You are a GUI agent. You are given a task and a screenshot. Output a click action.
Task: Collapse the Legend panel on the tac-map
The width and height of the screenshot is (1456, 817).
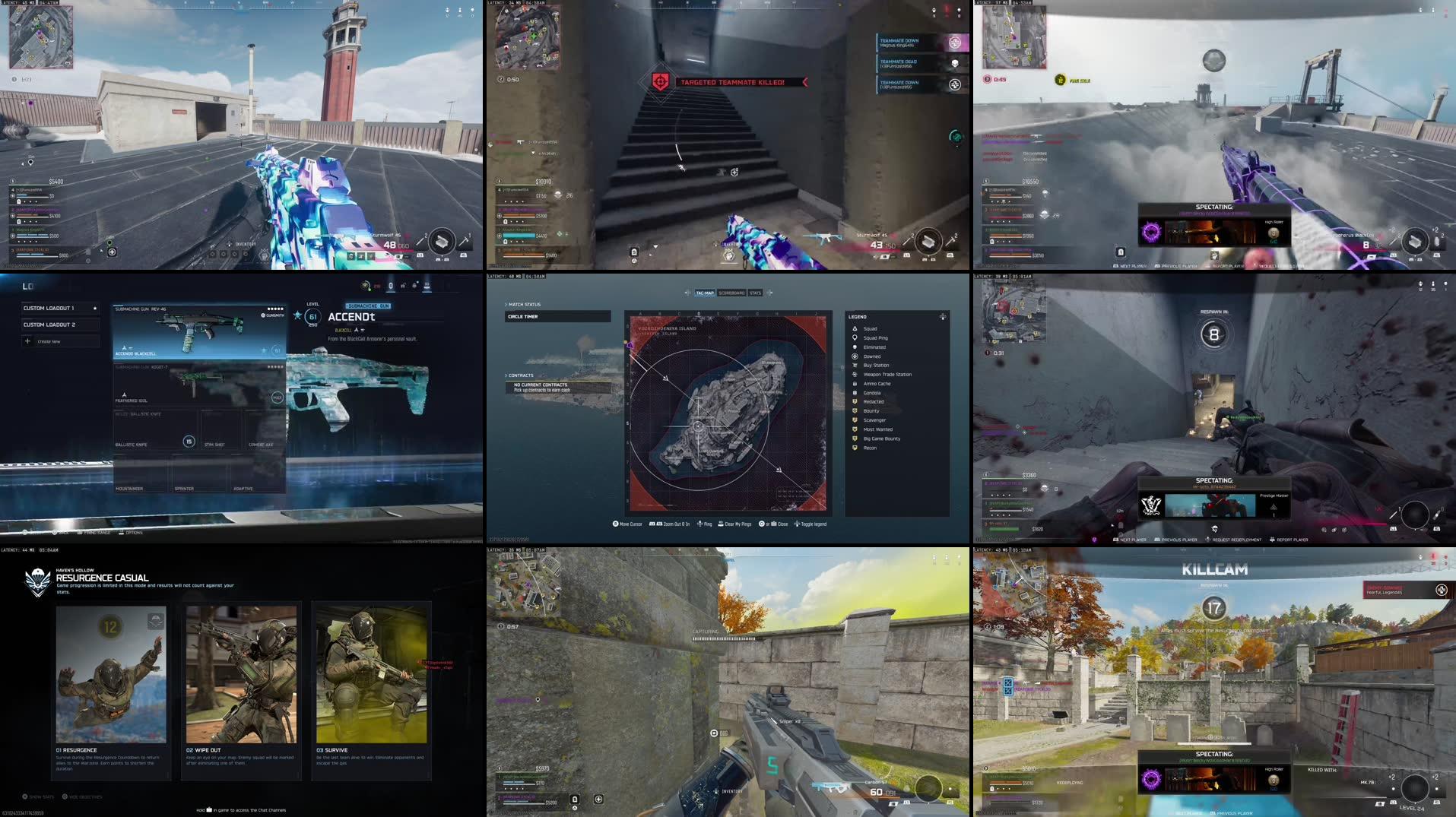click(x=943, y=316)
